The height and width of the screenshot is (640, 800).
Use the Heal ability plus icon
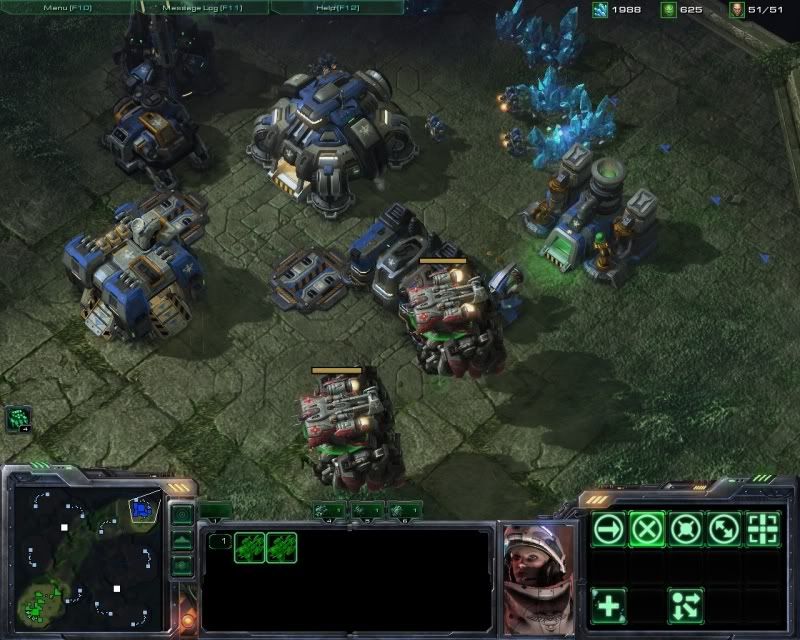click(x=607, y=604)
